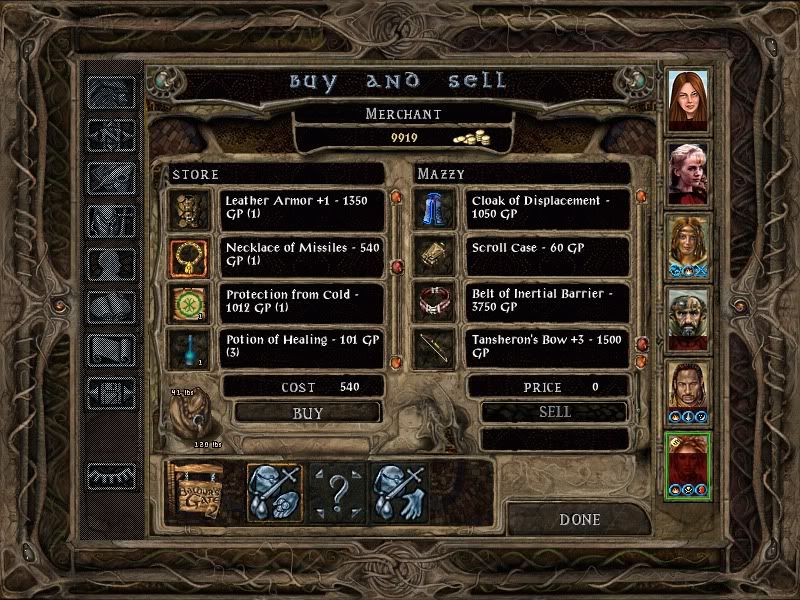This screenshot has width=800, height=600.
Task: Select Leather Armor +1 in the store
Action: (x=301, y=207)
